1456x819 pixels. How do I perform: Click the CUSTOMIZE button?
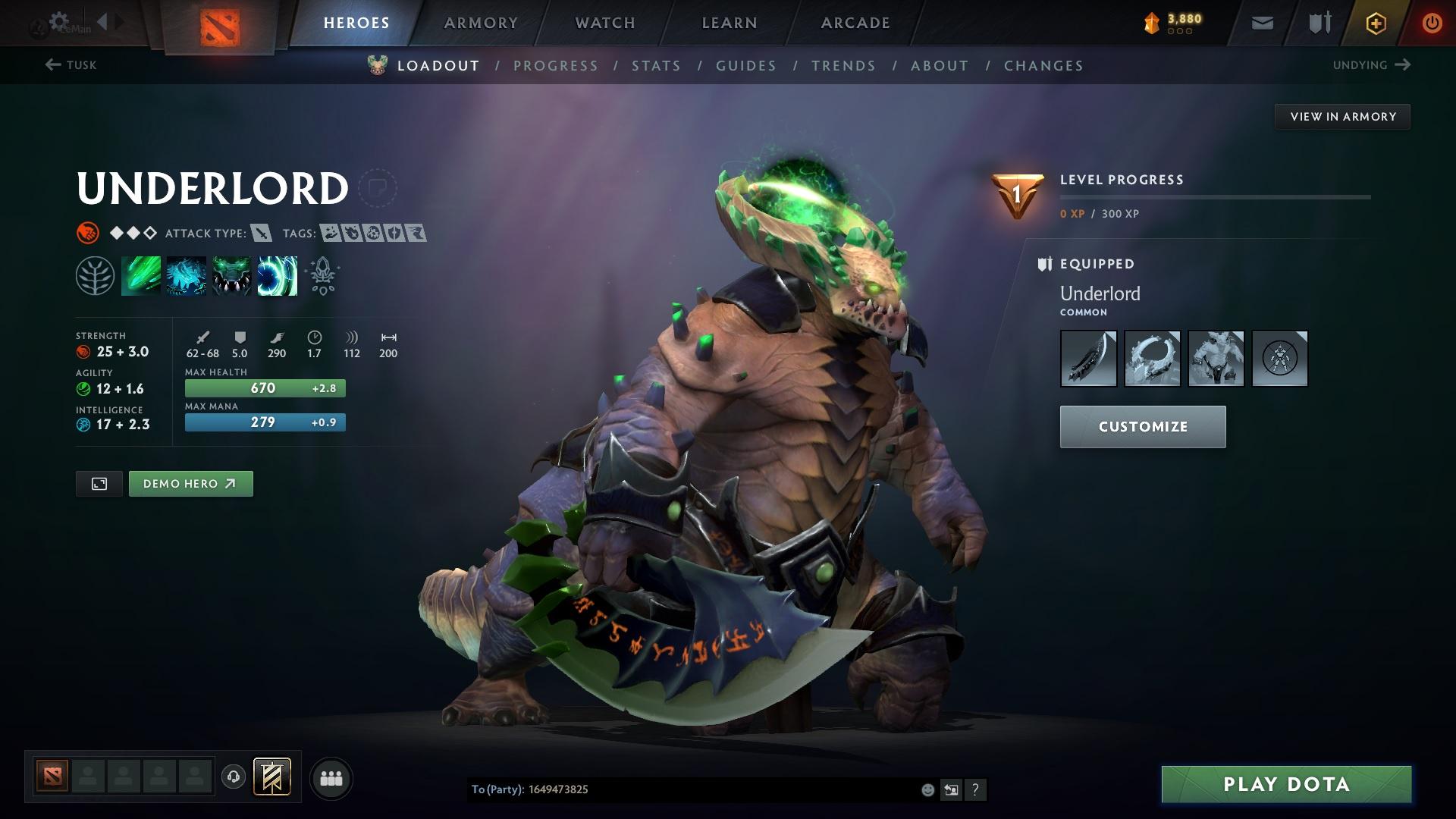(x=1142, y=426)
